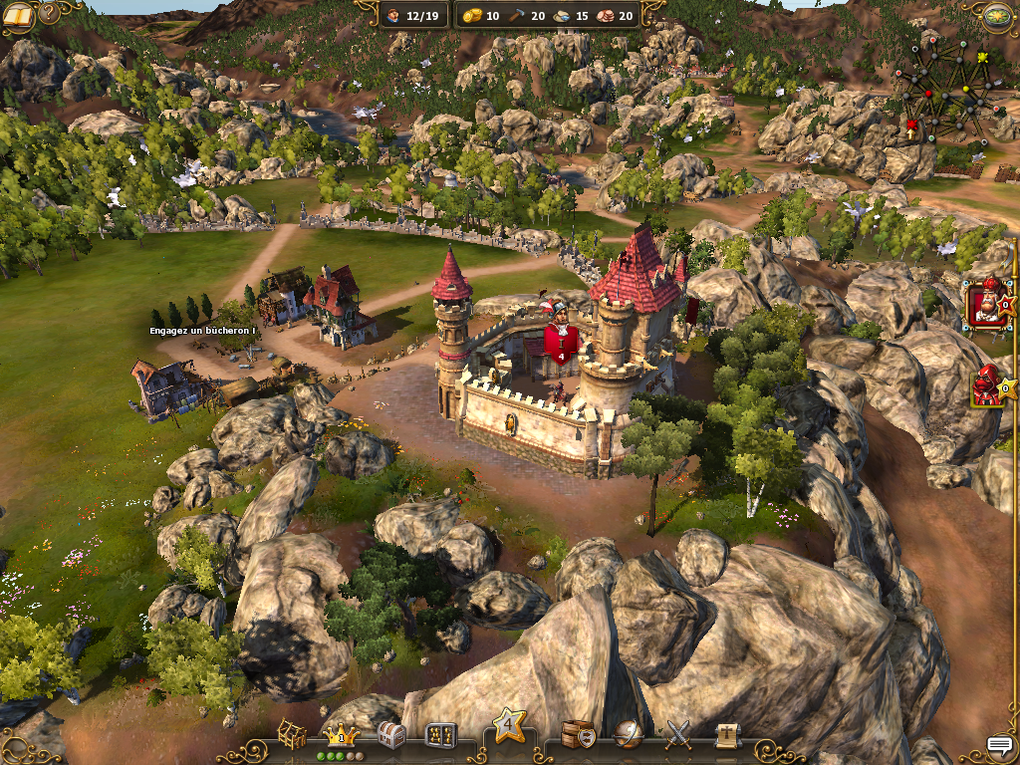Open the book menu icon
Screen dimensions: 1020x765
coord(18,15)
